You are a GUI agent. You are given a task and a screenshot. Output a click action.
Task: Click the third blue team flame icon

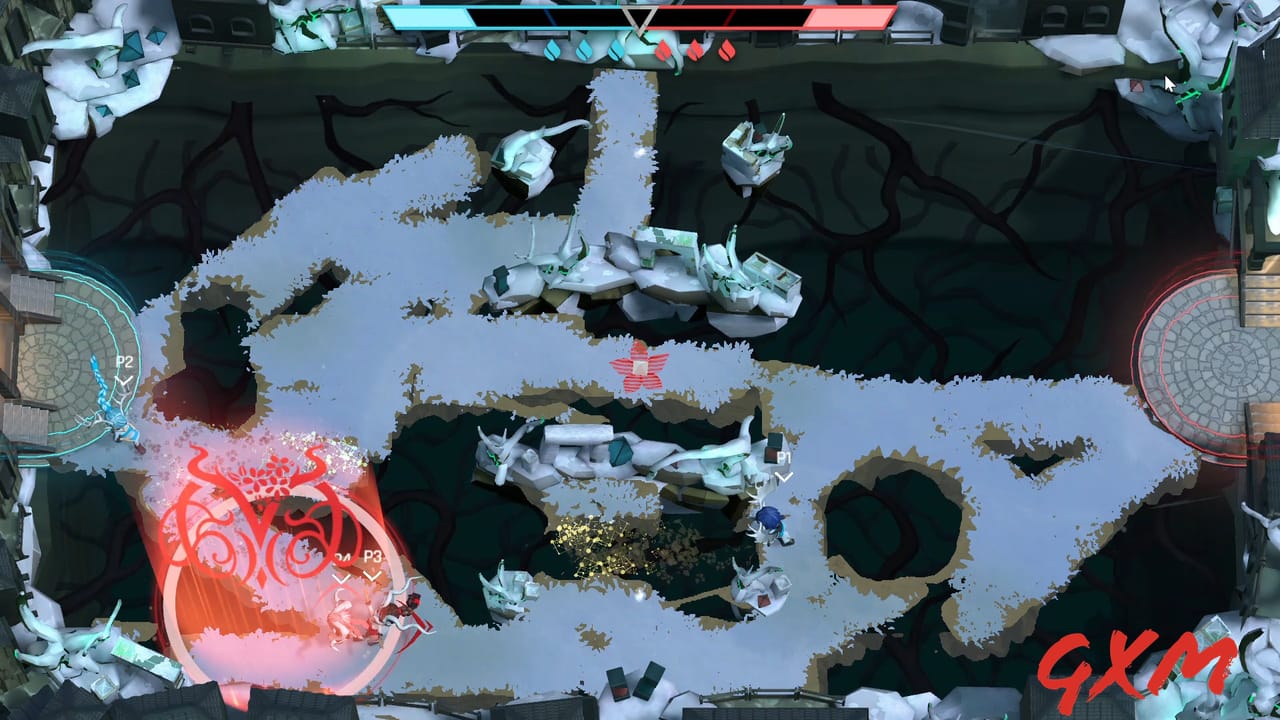(x=615, y=48)
